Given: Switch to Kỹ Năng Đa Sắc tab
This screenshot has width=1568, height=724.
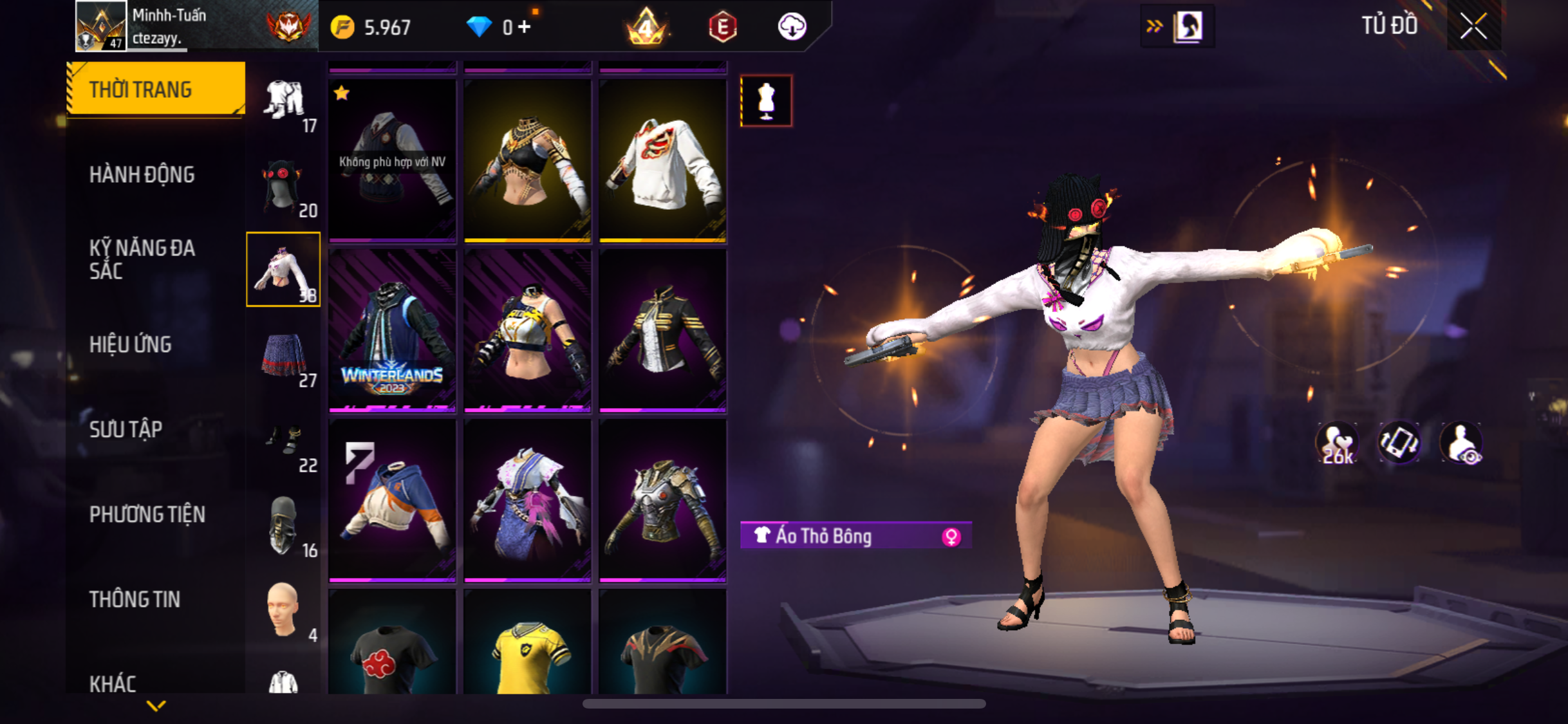Looking at the screenshot, I should (x=142, y=259).
